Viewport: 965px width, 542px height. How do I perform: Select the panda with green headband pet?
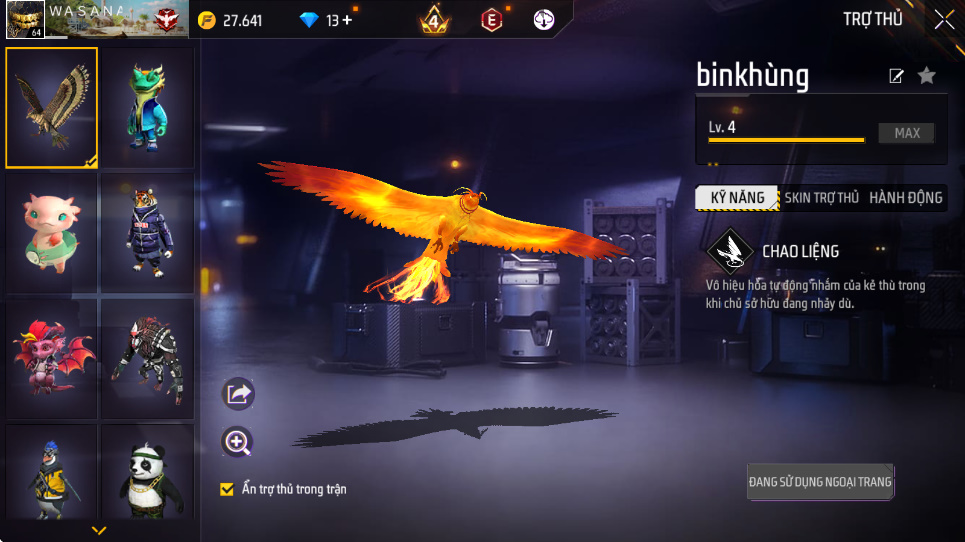pyautogui.click(x=147, y=475)
